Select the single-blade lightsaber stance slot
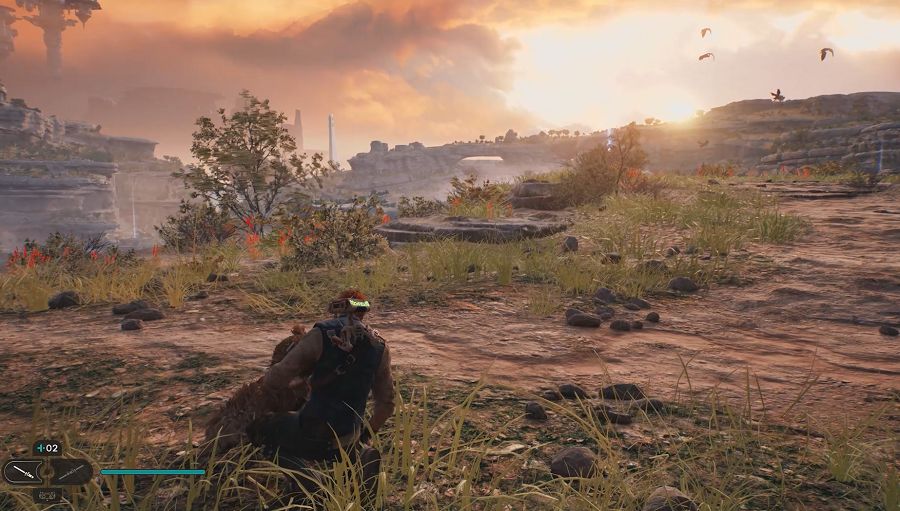This screenshot has height=511, width=900. coord(22,472)
